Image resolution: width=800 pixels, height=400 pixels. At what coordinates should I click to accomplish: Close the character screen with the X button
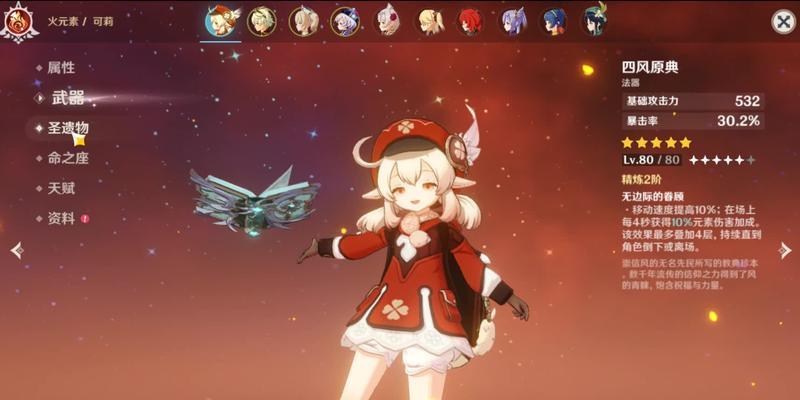pyautogui.click(x=783, y=22)
